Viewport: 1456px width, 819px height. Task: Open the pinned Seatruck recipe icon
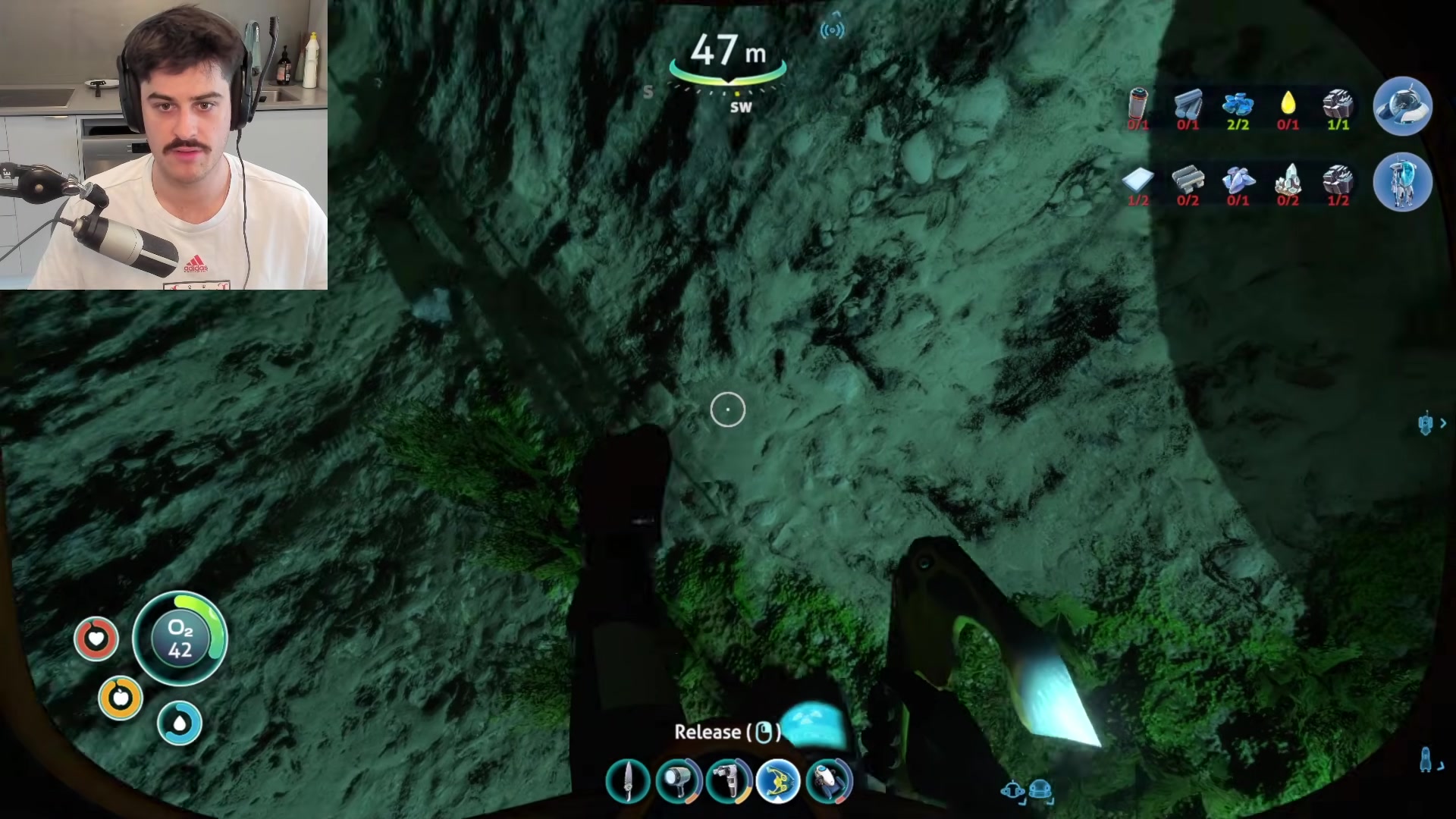click(1402, 106)
